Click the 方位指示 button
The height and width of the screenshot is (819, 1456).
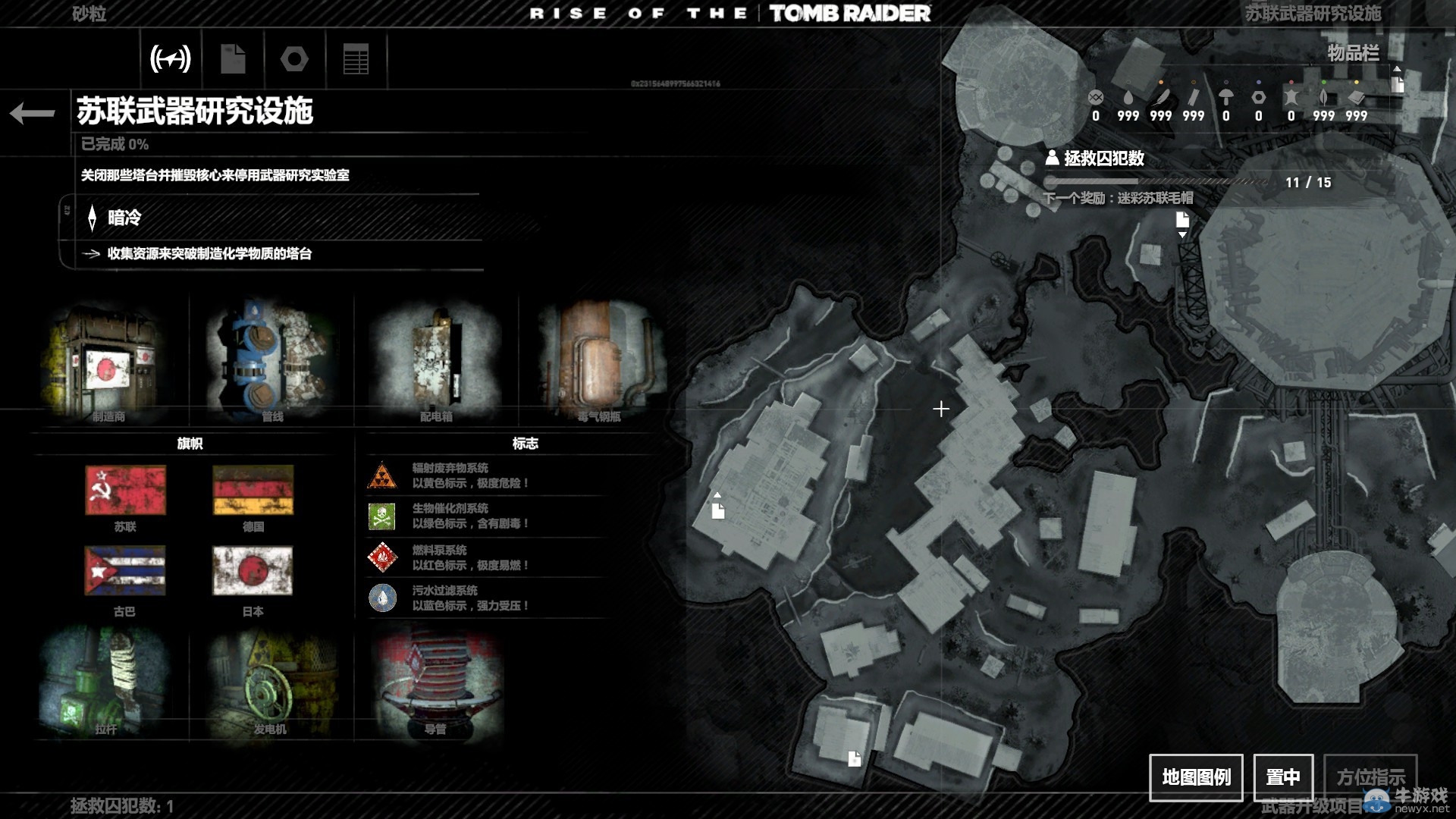pyautogui.click(x=1370, y=777)
